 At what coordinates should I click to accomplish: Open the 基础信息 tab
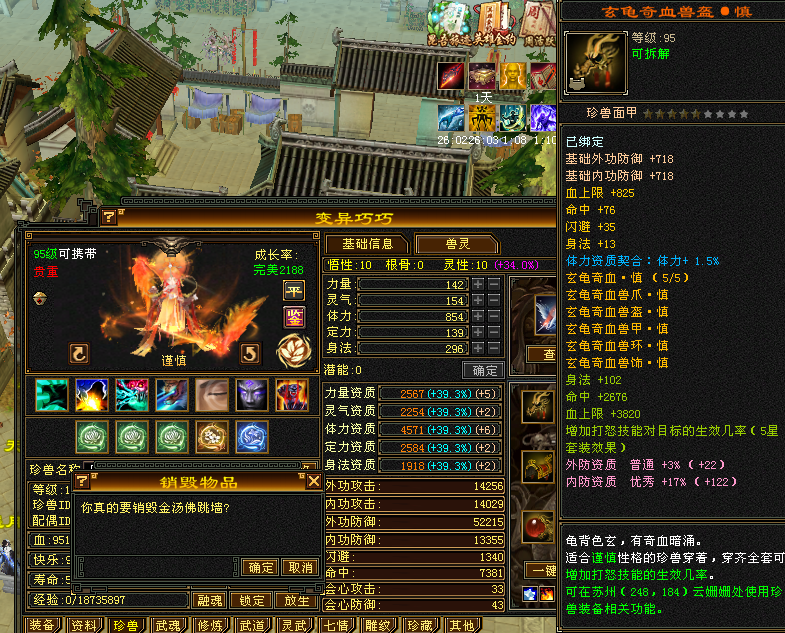367,244
